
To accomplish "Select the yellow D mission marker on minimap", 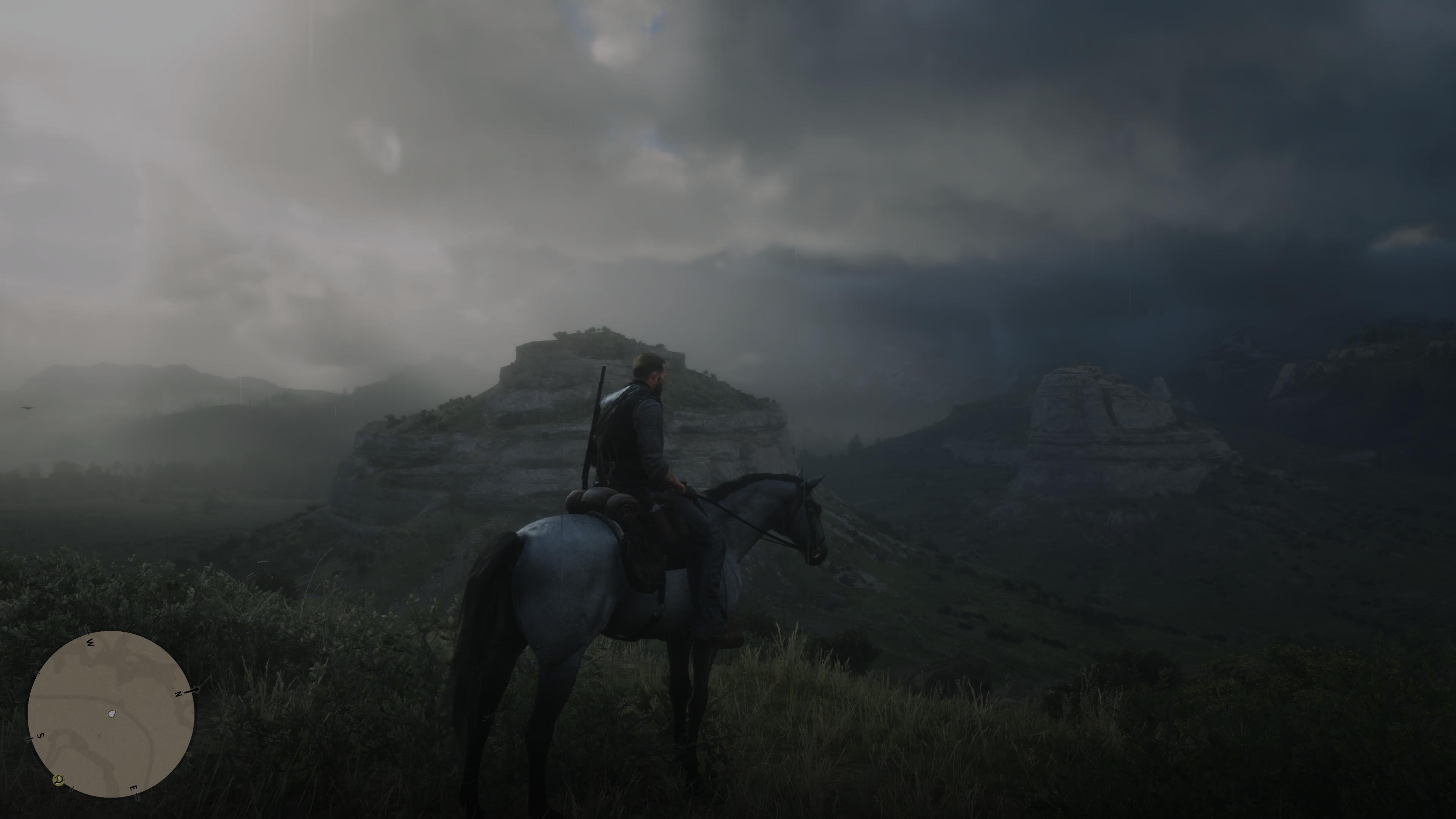I will pos(58,780).
